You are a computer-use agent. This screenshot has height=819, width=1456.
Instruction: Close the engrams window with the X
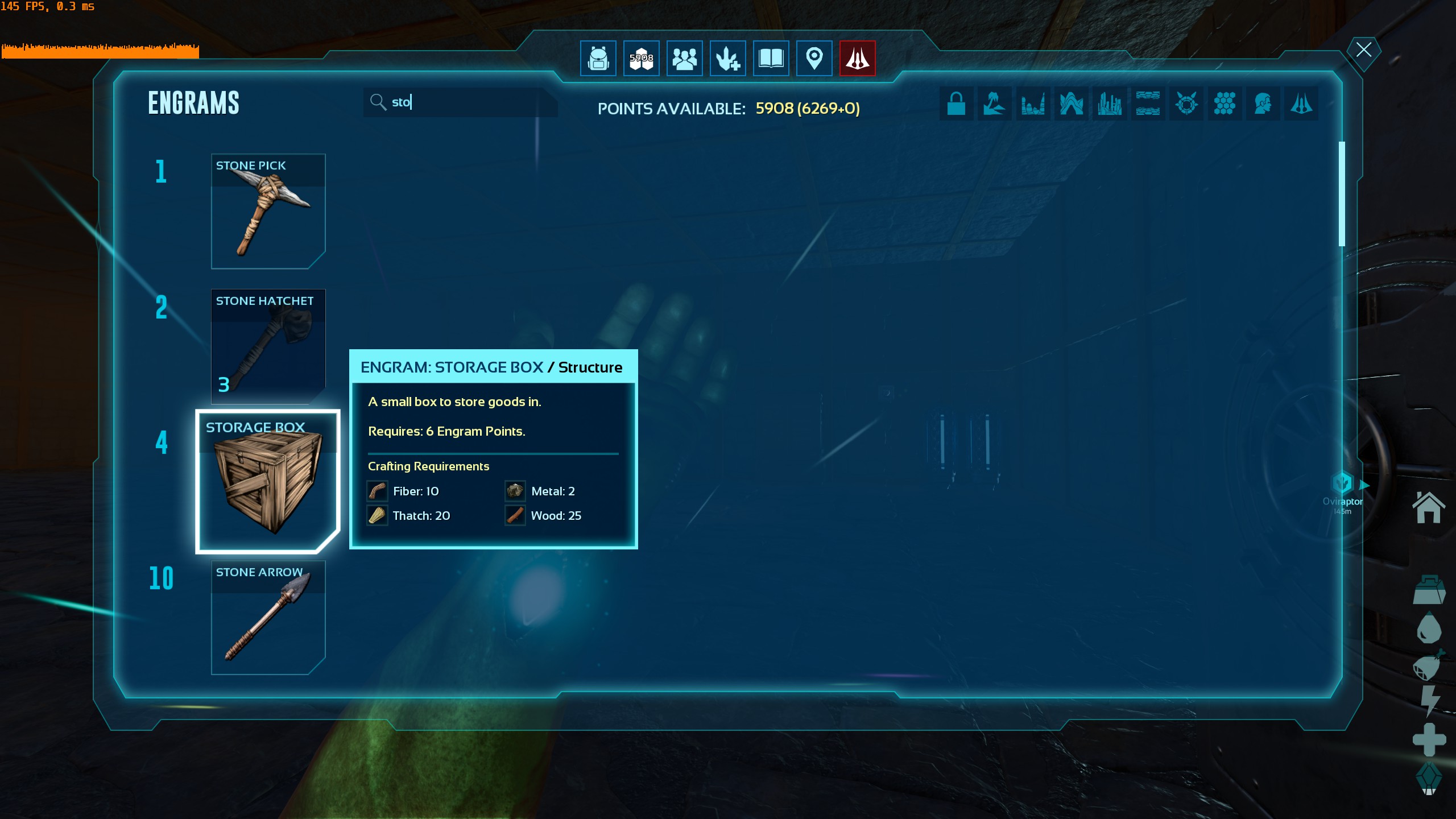tap(1363, 50)
